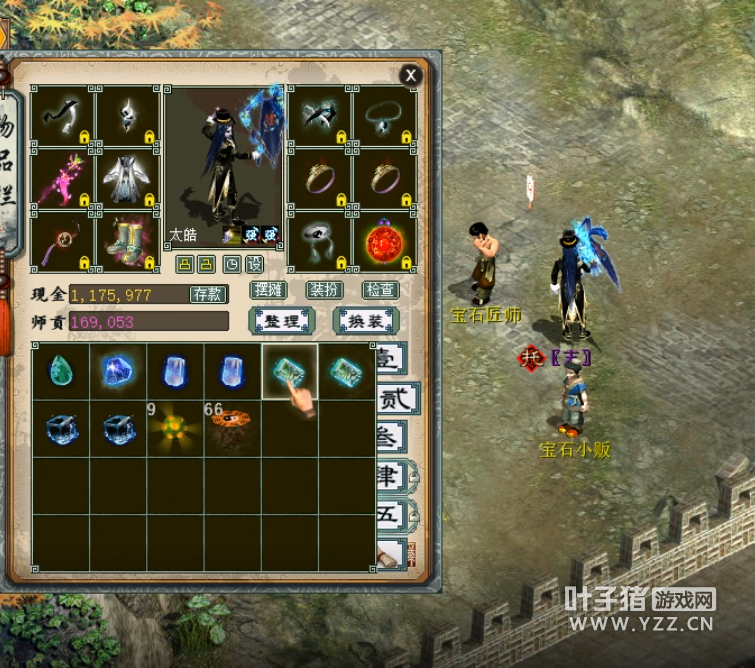Choose the equipped white robe armor slot
The height and width of the screenshot is (668, 755).
tap(127, 178)
